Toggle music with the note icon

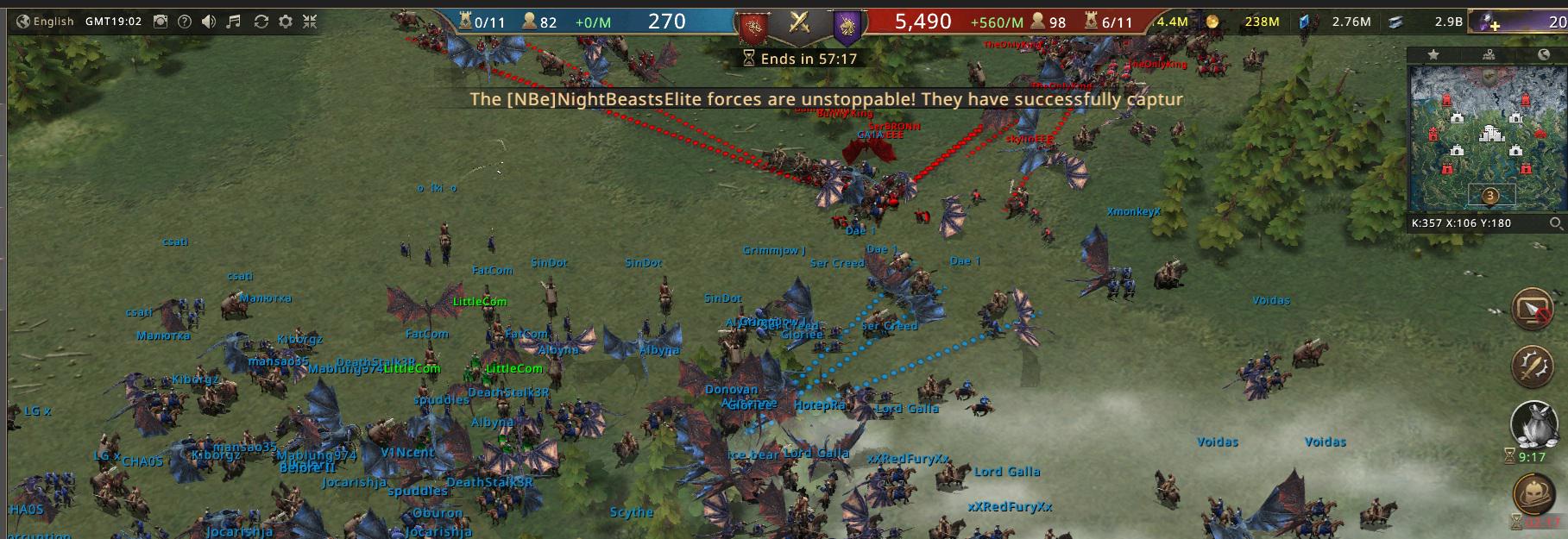point(233,22)
